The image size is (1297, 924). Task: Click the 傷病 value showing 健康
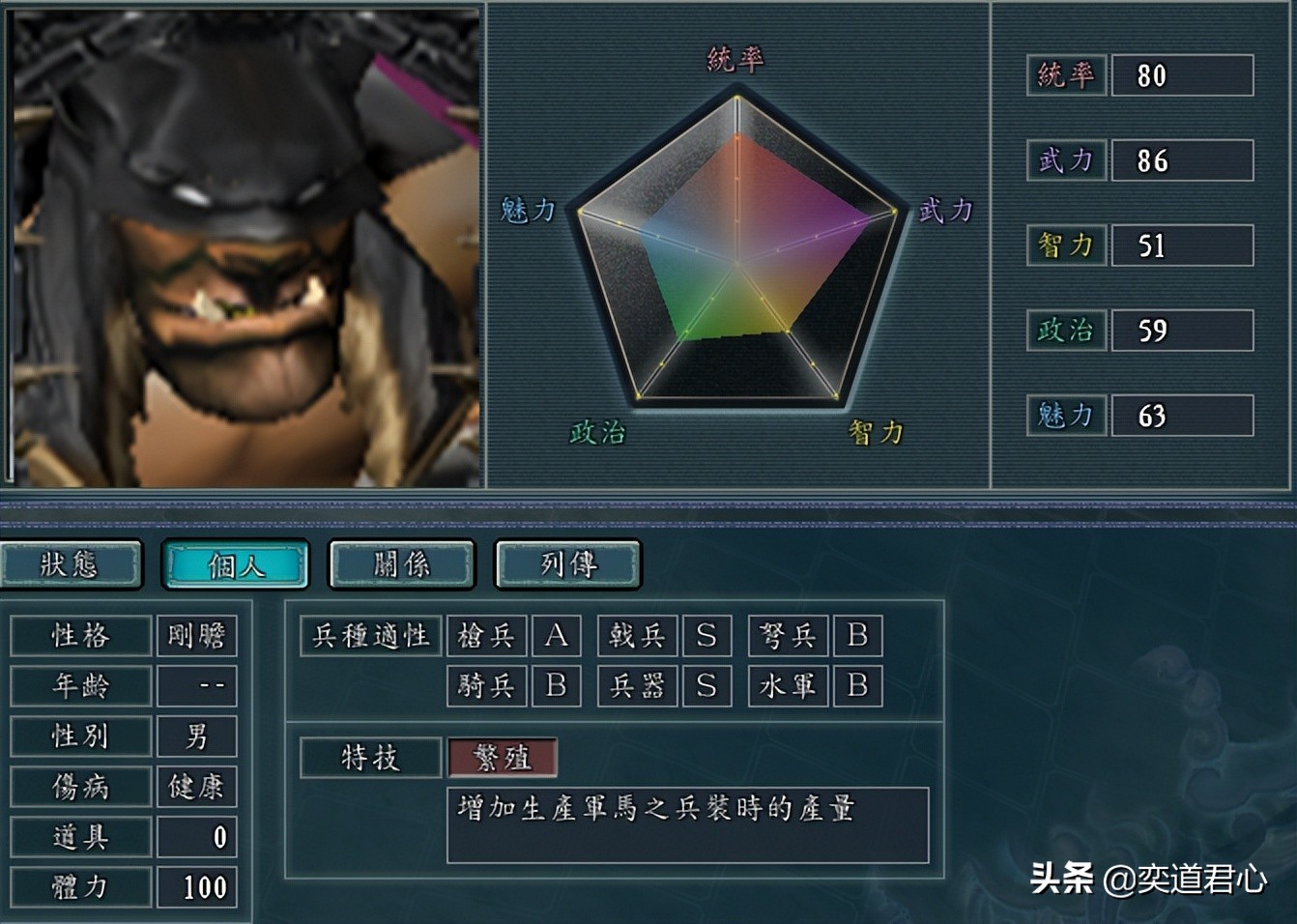(x=196, y=787)
